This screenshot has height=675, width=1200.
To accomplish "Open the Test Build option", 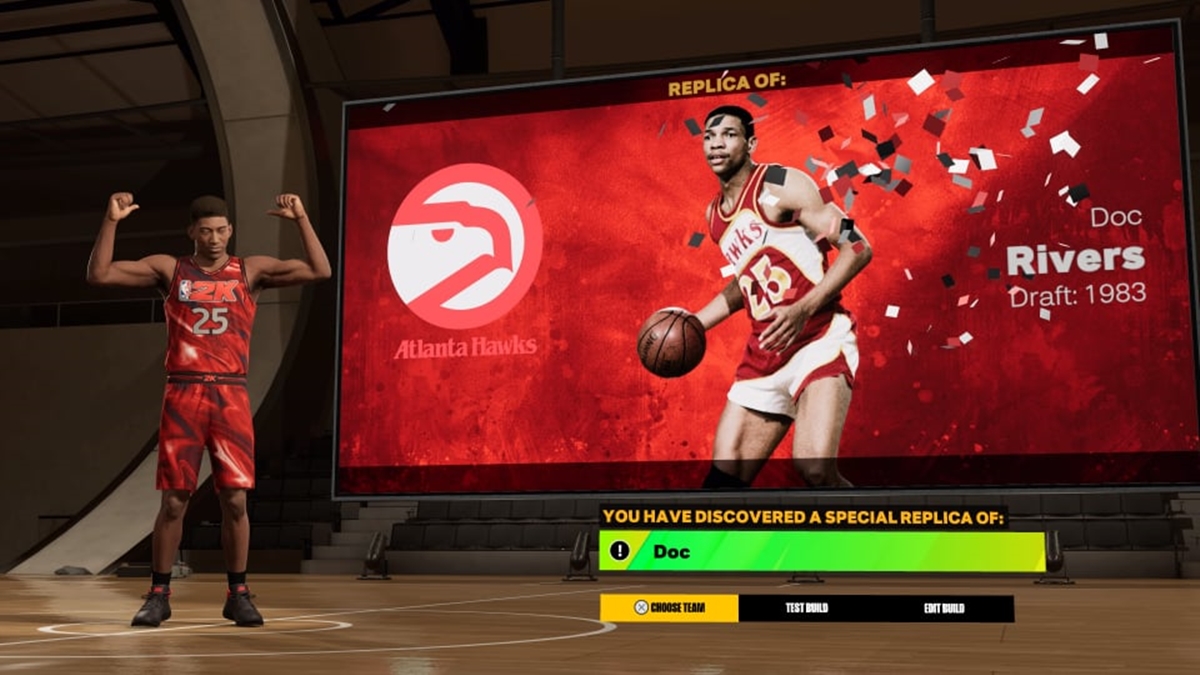I will [806, 608].
